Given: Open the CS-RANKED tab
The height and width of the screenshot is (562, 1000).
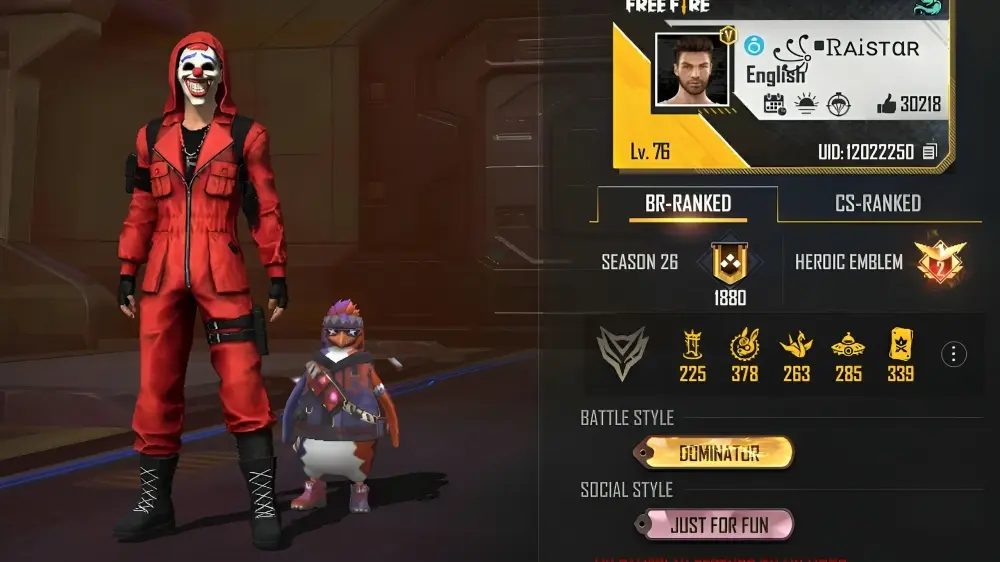Looking at the screenshot, I should coord(877,204).
